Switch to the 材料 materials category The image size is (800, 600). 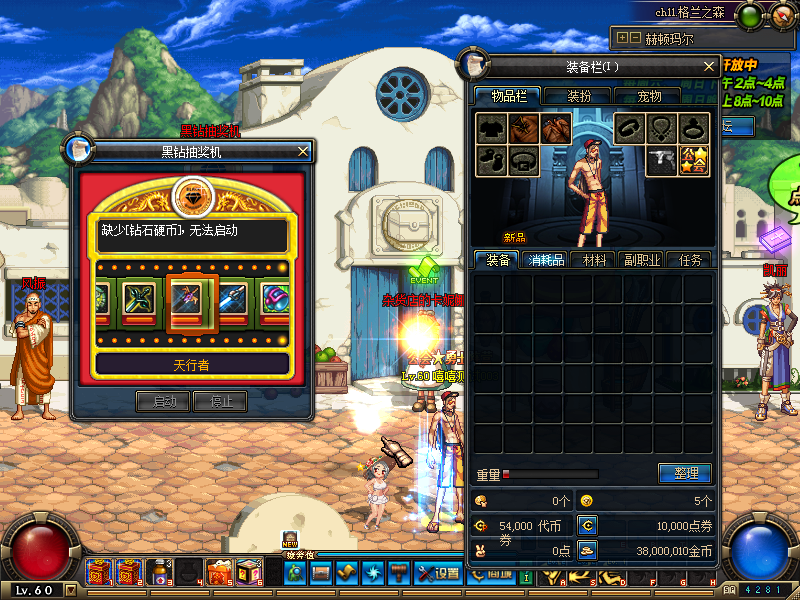point(594,260)
